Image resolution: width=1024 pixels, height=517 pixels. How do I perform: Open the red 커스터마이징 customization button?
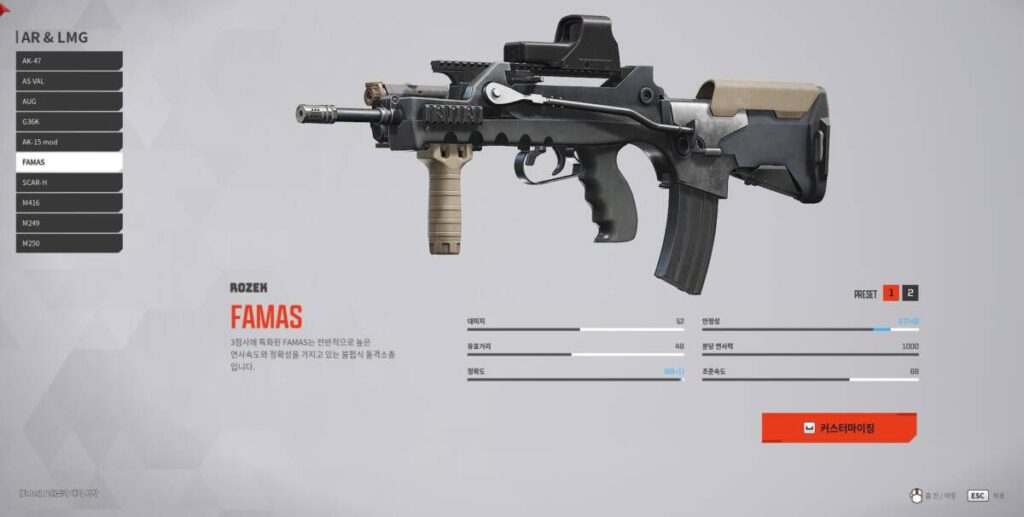tap(839, 428)
